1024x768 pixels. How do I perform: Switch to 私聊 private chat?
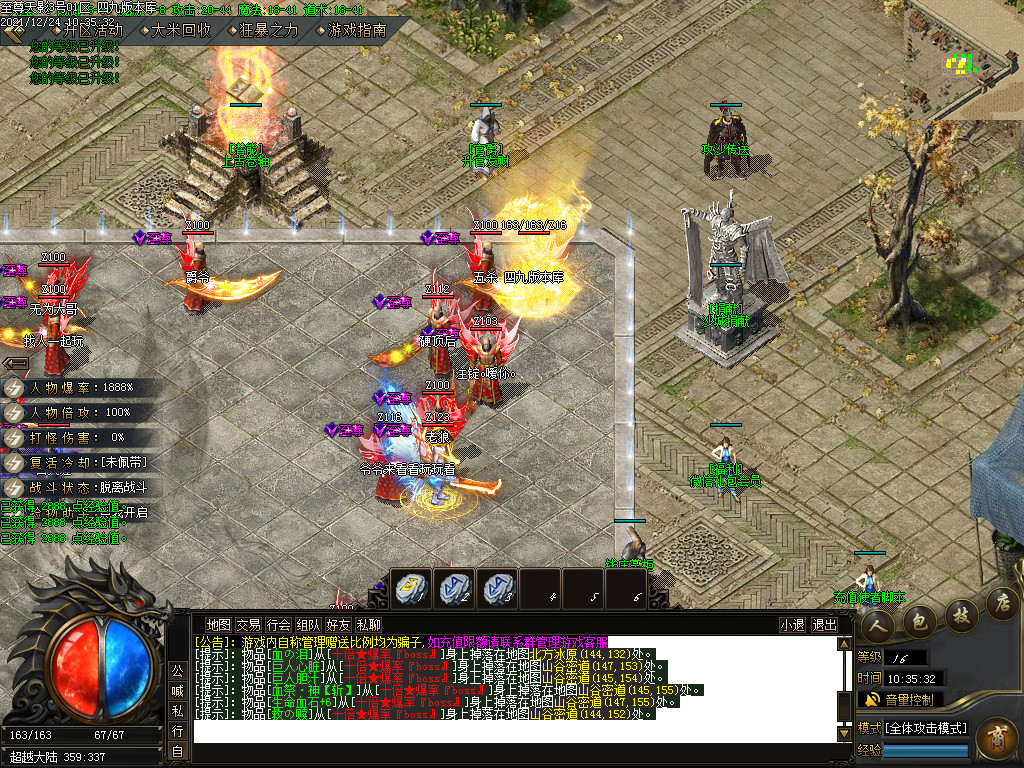(x=368, y=625)
